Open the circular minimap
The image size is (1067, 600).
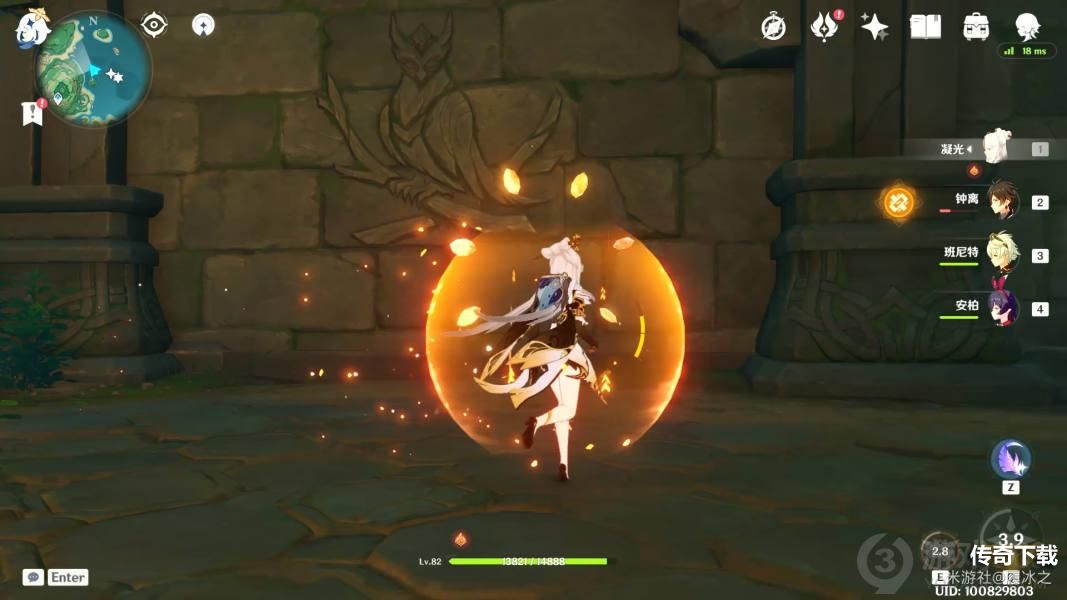(x=93, y=68)
